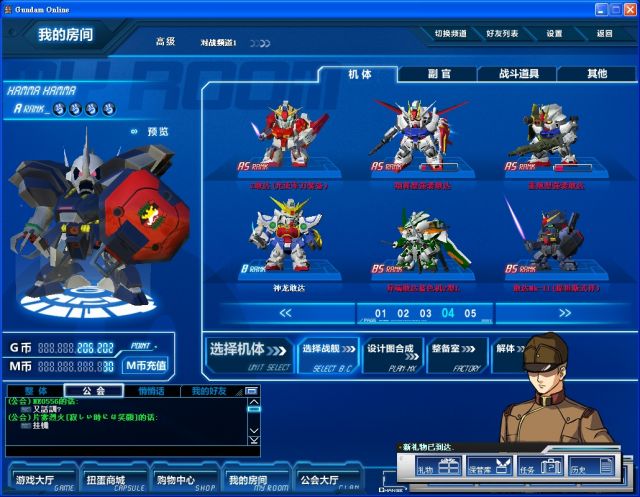Jump to unit page 02
The image size is (640, 497).
pyautogui.click(x=403, y=313)
